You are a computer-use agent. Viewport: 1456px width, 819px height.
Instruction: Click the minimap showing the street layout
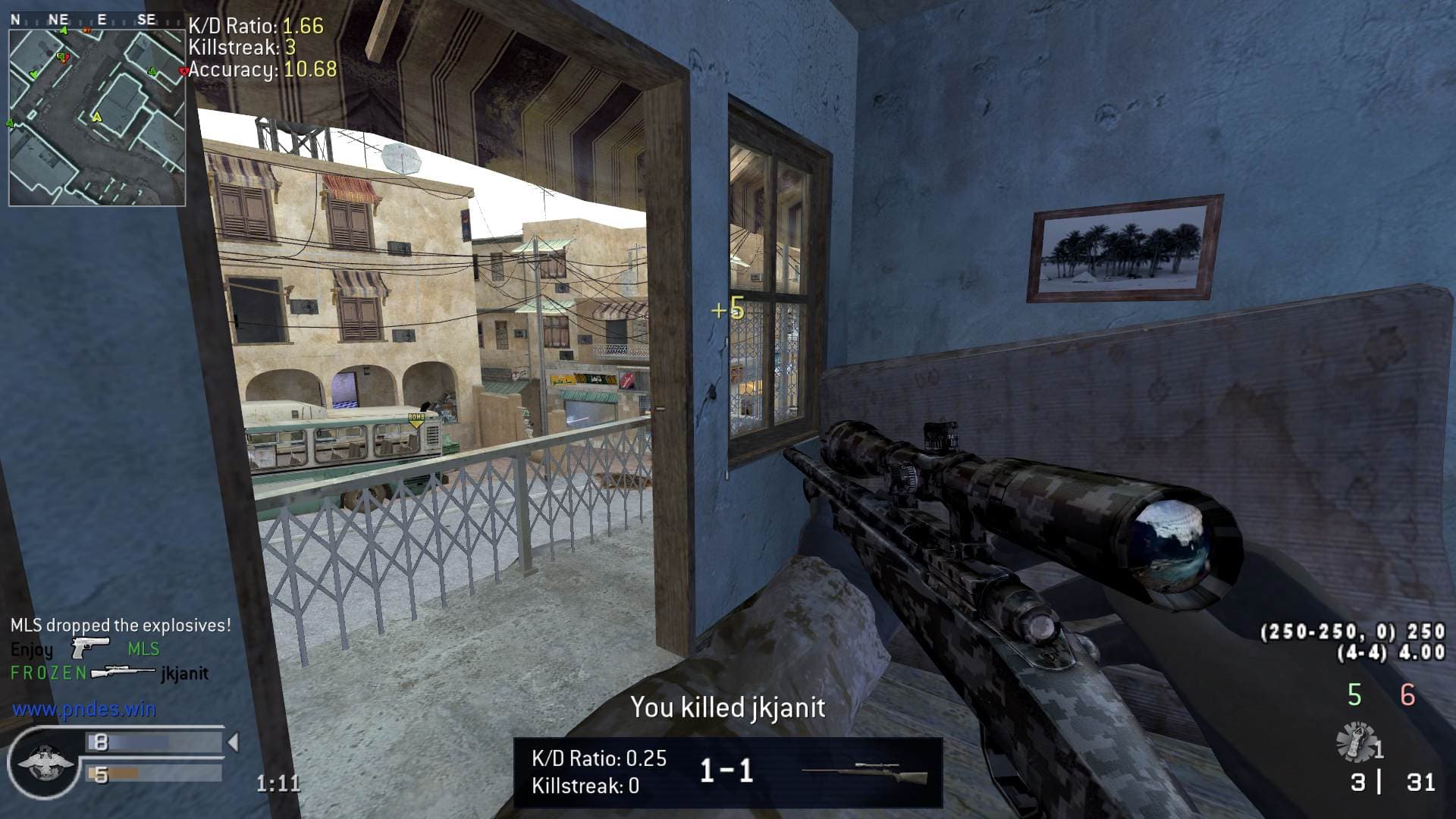point(97,118)
